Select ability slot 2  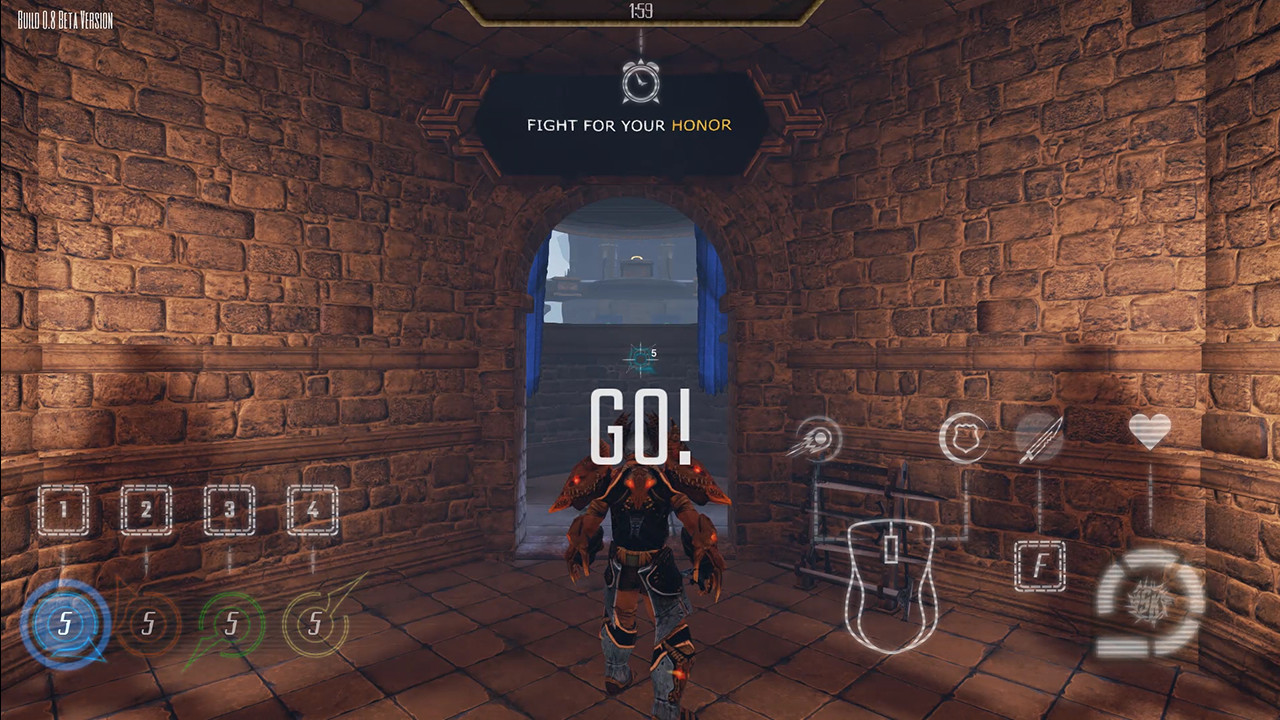point(147,508)
